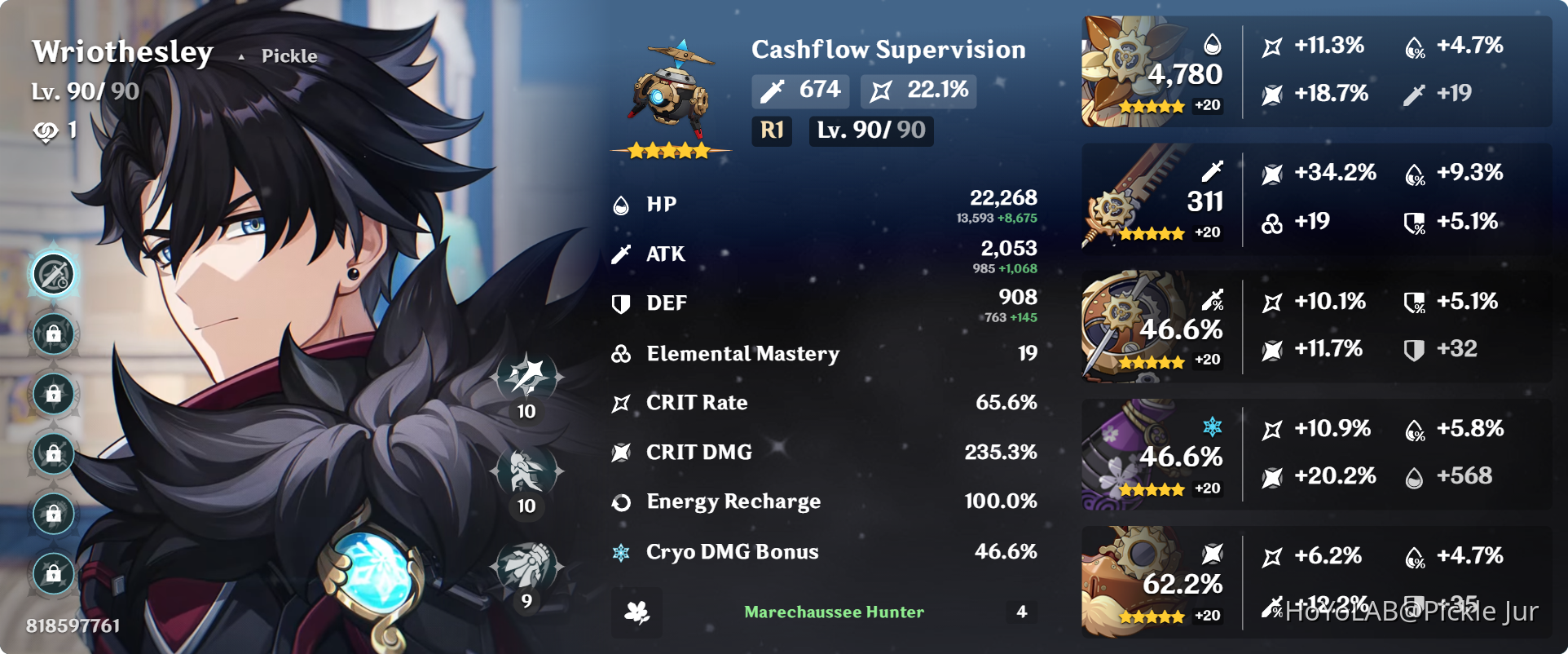Click the unlocked first constellation icon
Viewport: 1568px width, 654px height.
pyautogui.click(x=54, y=273)
